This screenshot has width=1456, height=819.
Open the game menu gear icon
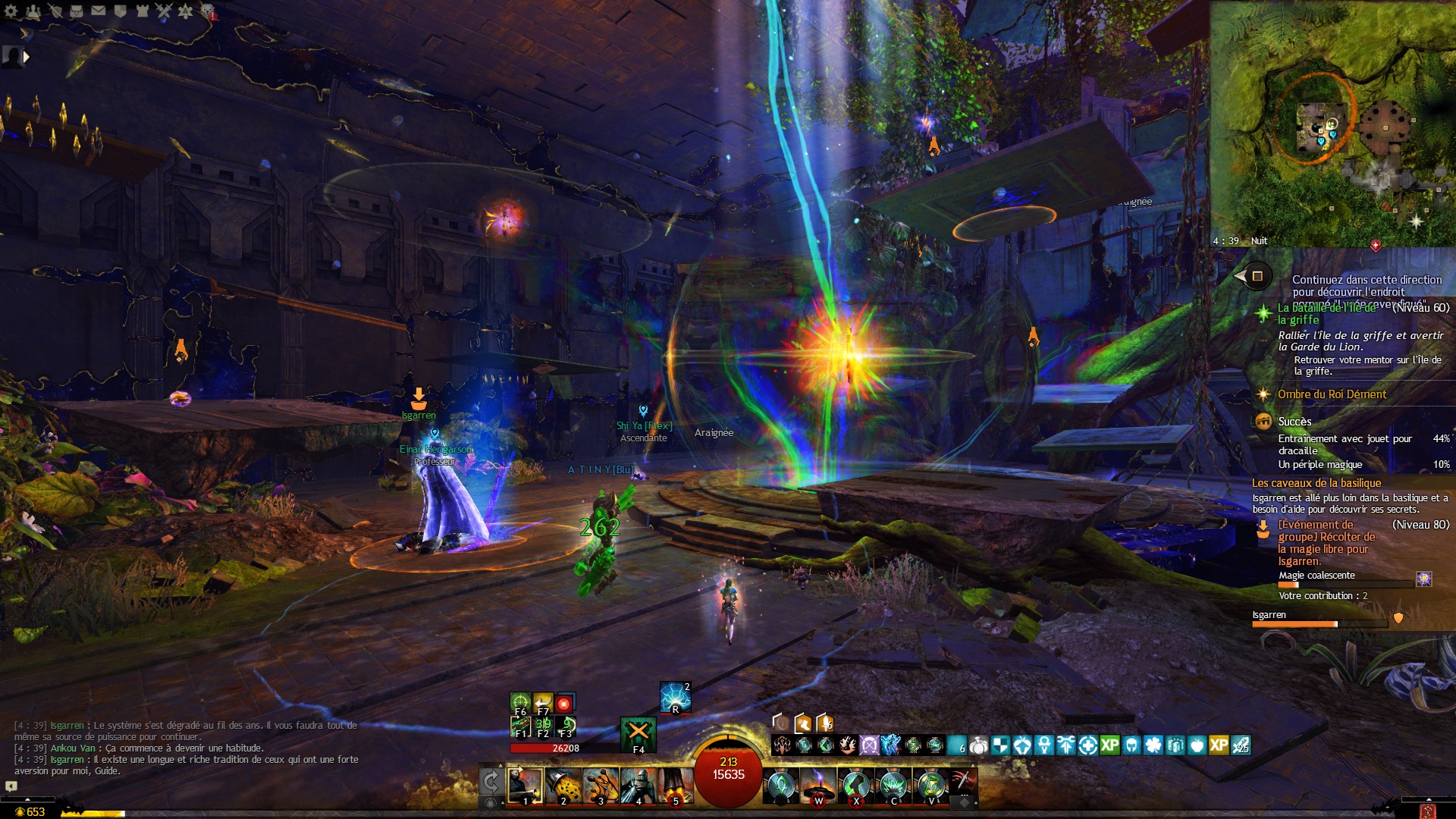click(11, 11)
